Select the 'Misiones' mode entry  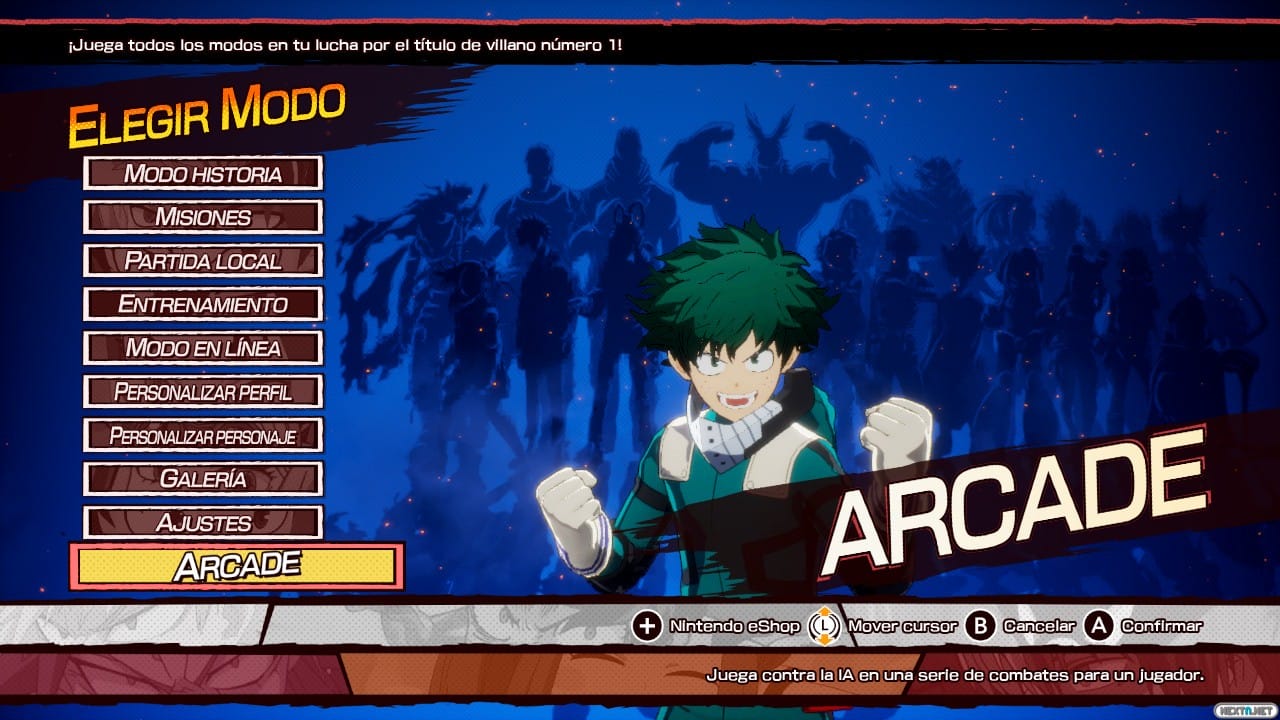203,217
